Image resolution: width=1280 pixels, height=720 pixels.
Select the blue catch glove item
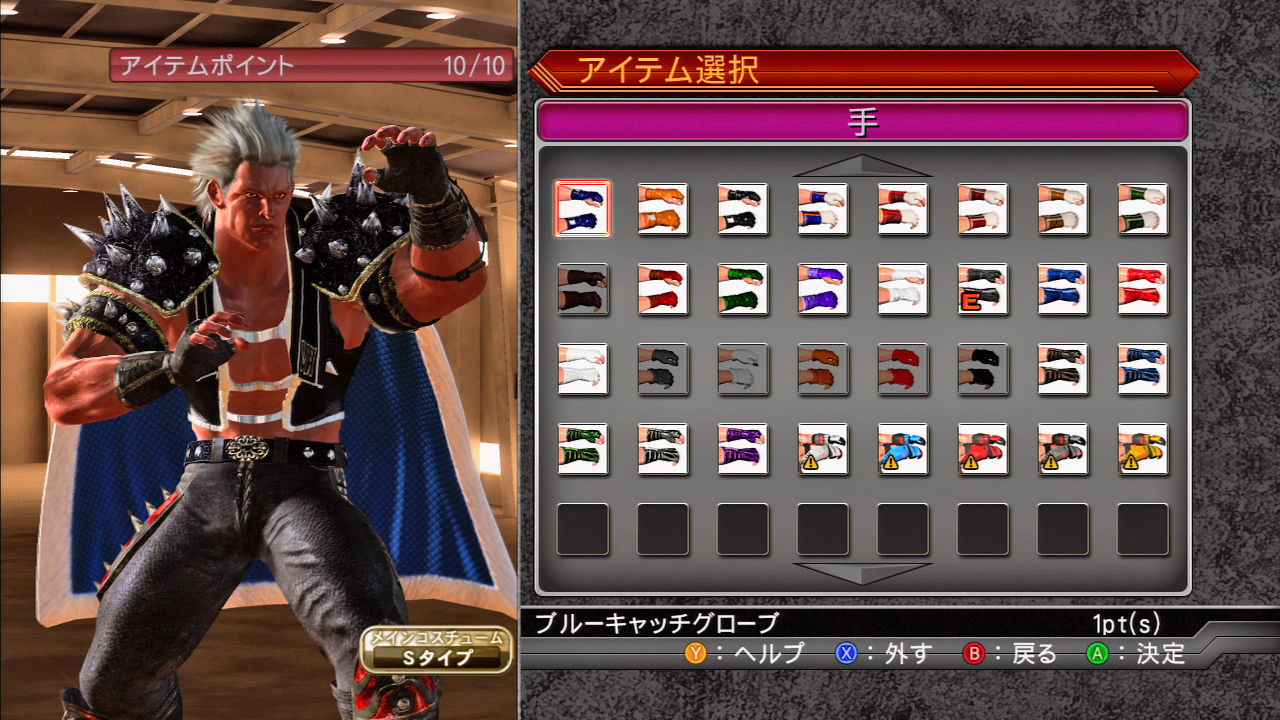coord(585,210)
